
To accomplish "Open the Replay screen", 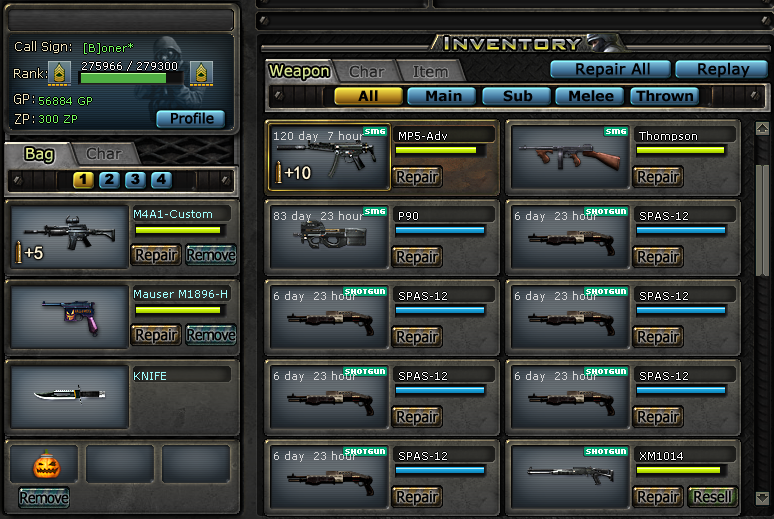I will pyautogui.click(x=722, y=69).
